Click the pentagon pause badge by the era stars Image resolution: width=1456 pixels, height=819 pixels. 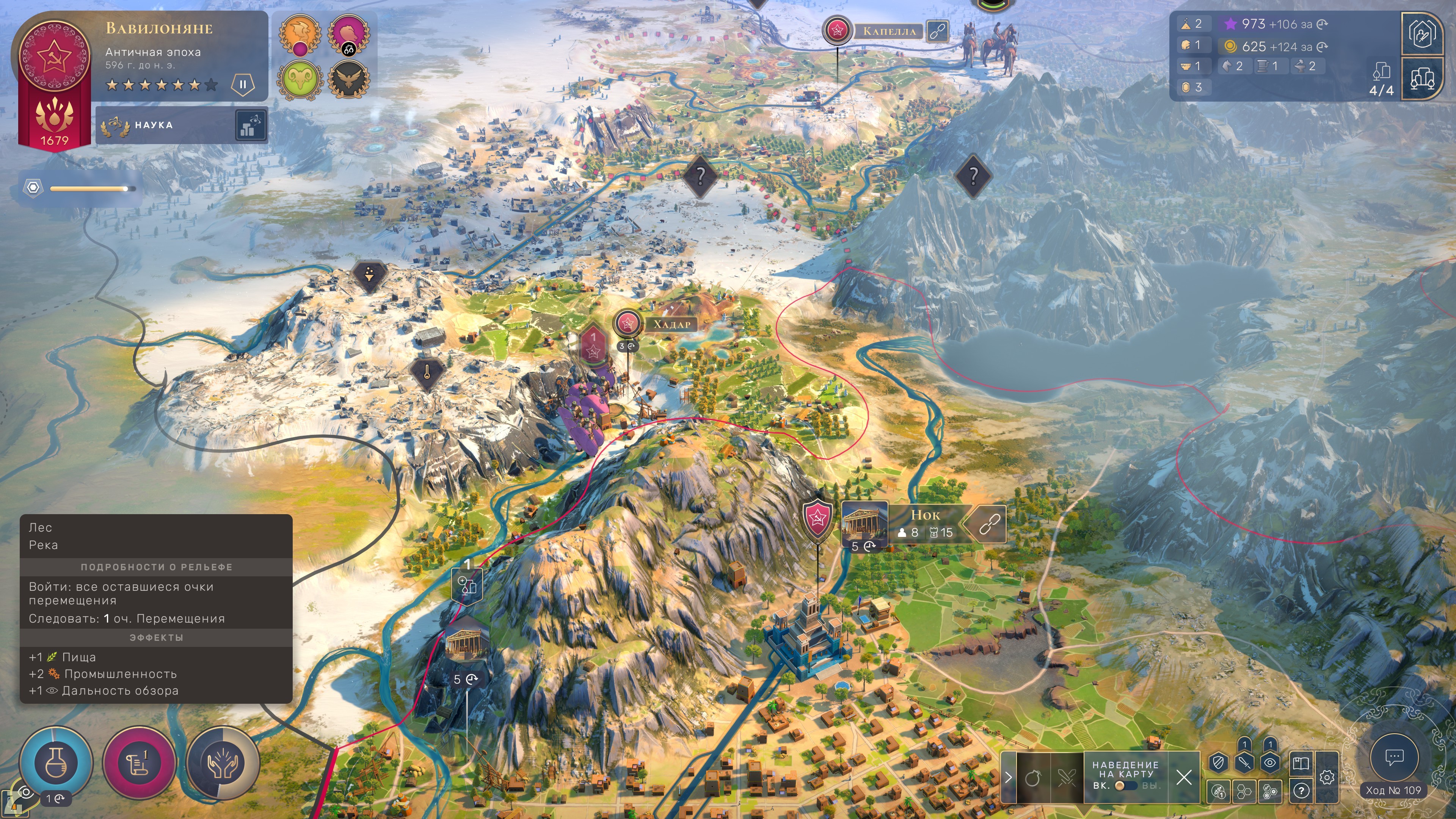click(243, 85)
